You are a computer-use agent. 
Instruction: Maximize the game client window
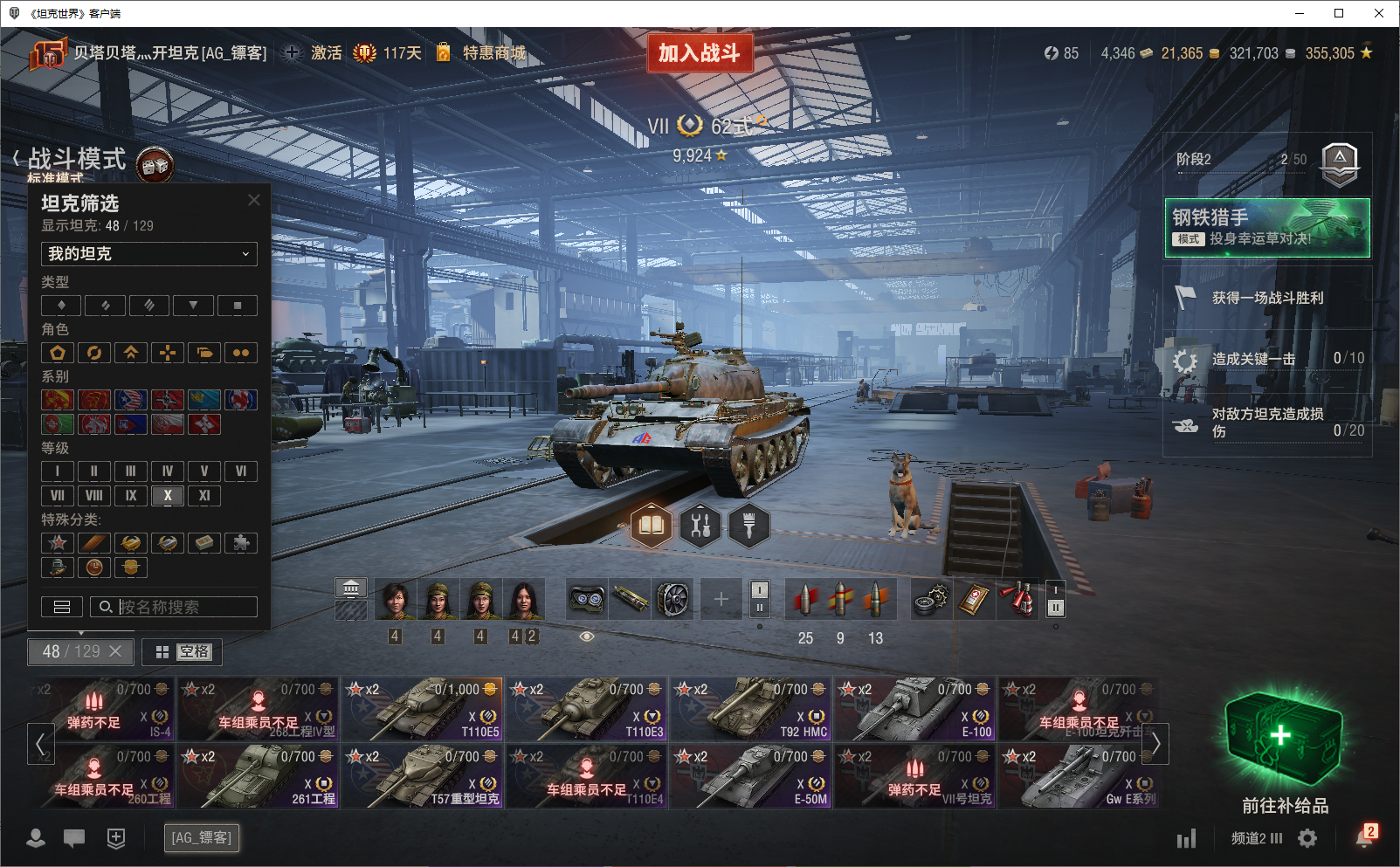point(1339,13)
